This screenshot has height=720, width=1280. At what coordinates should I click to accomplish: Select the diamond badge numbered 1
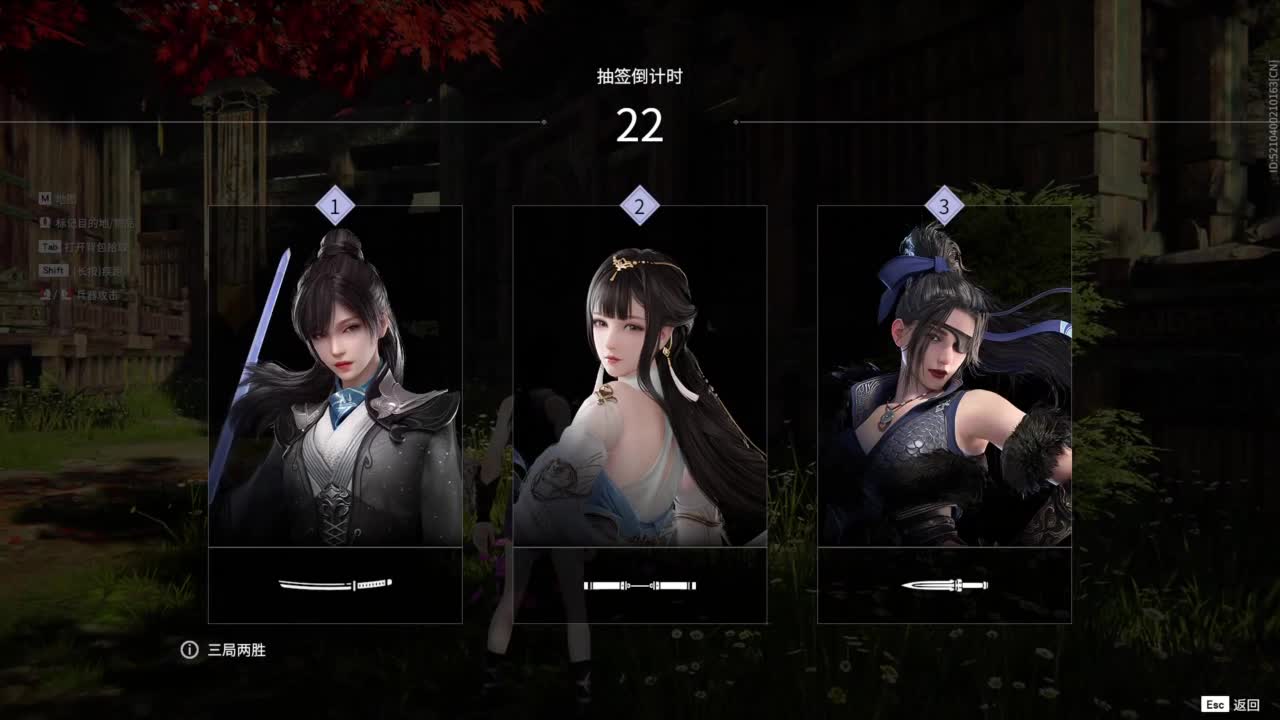pyautogui.click(x=334, y=206)
